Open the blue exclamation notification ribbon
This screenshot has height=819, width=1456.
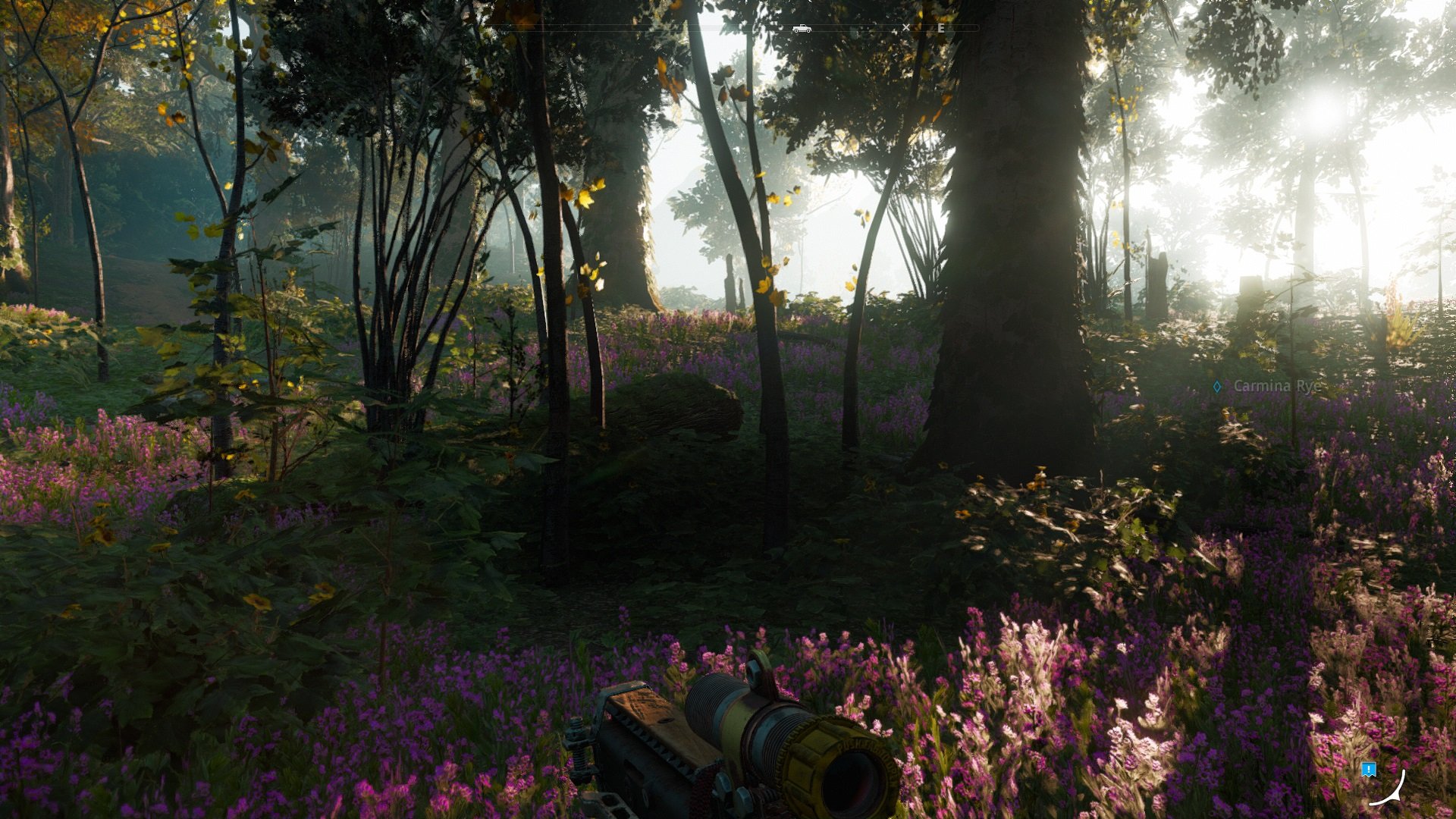pos(1368,769)
